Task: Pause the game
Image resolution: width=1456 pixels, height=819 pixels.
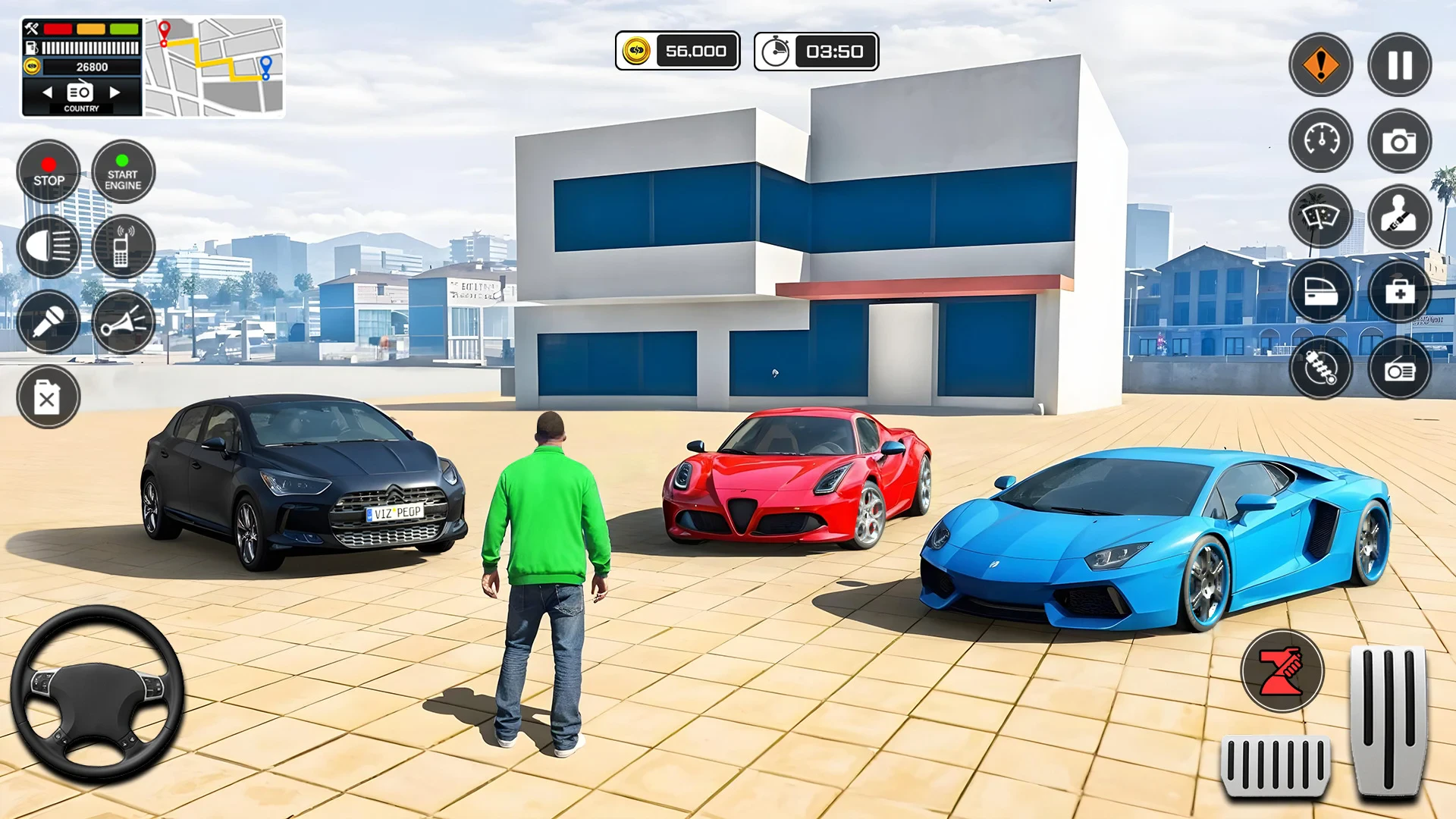Action: (1399, 64)
